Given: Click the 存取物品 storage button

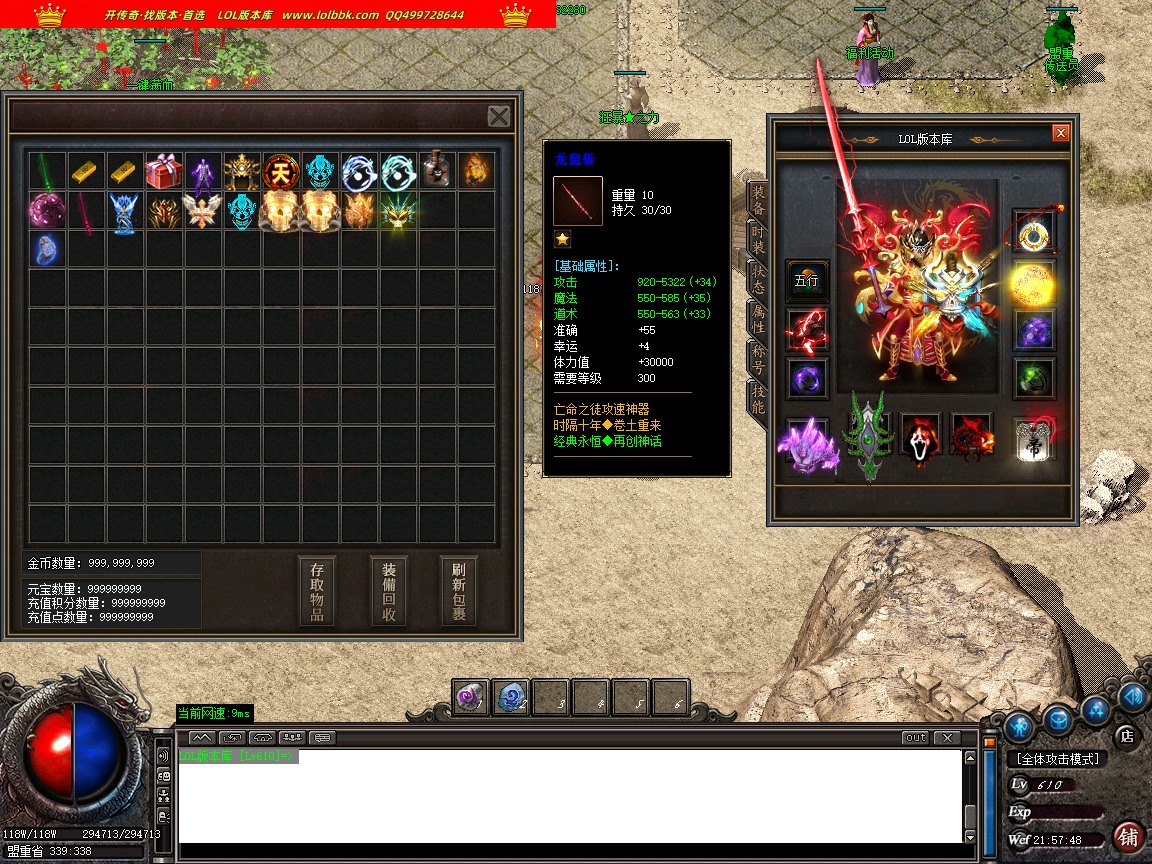Looking at the screenshot, I should tap(317, 591).
